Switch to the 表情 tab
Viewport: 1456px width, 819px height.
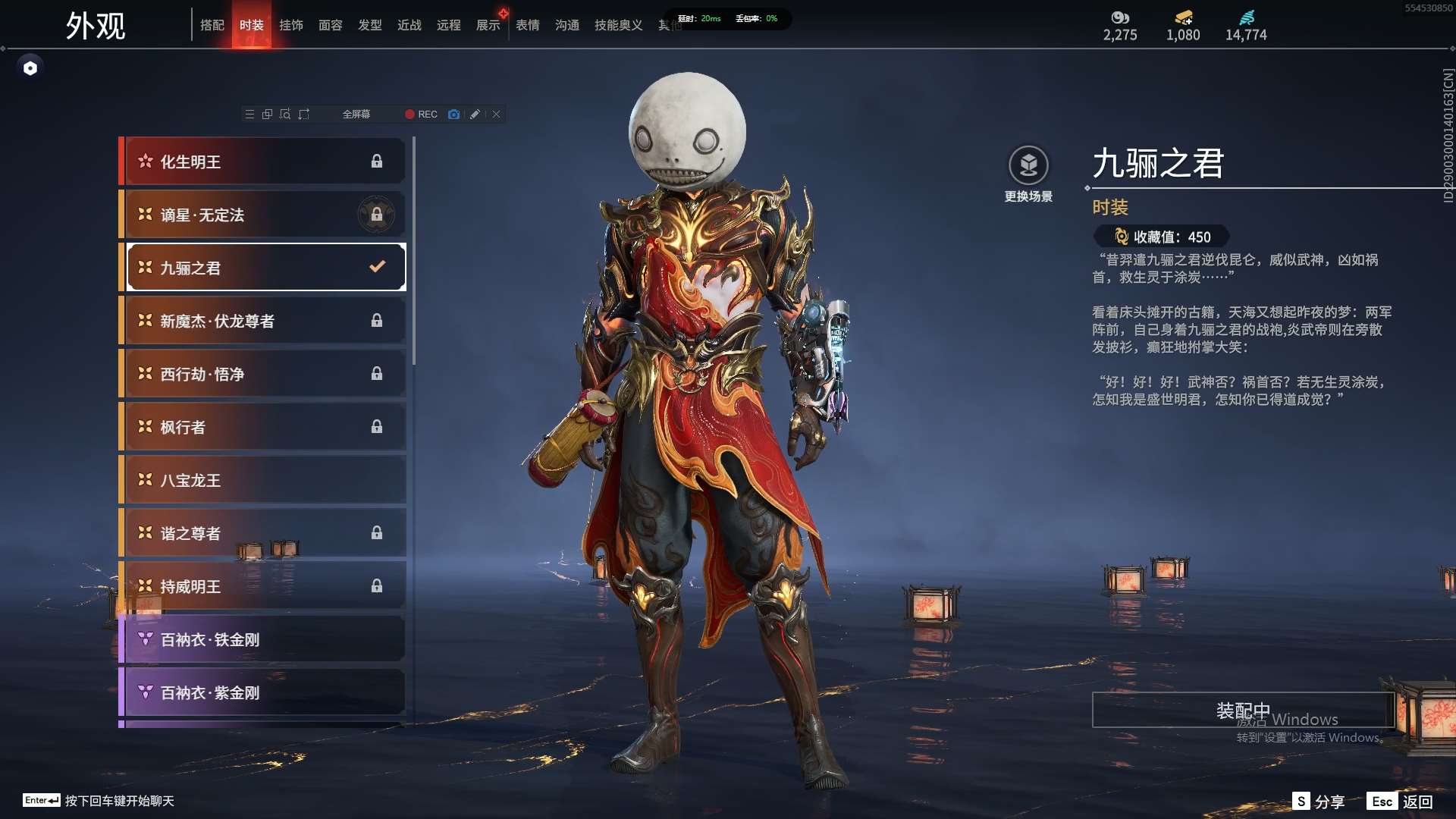[x=528, y=25]
